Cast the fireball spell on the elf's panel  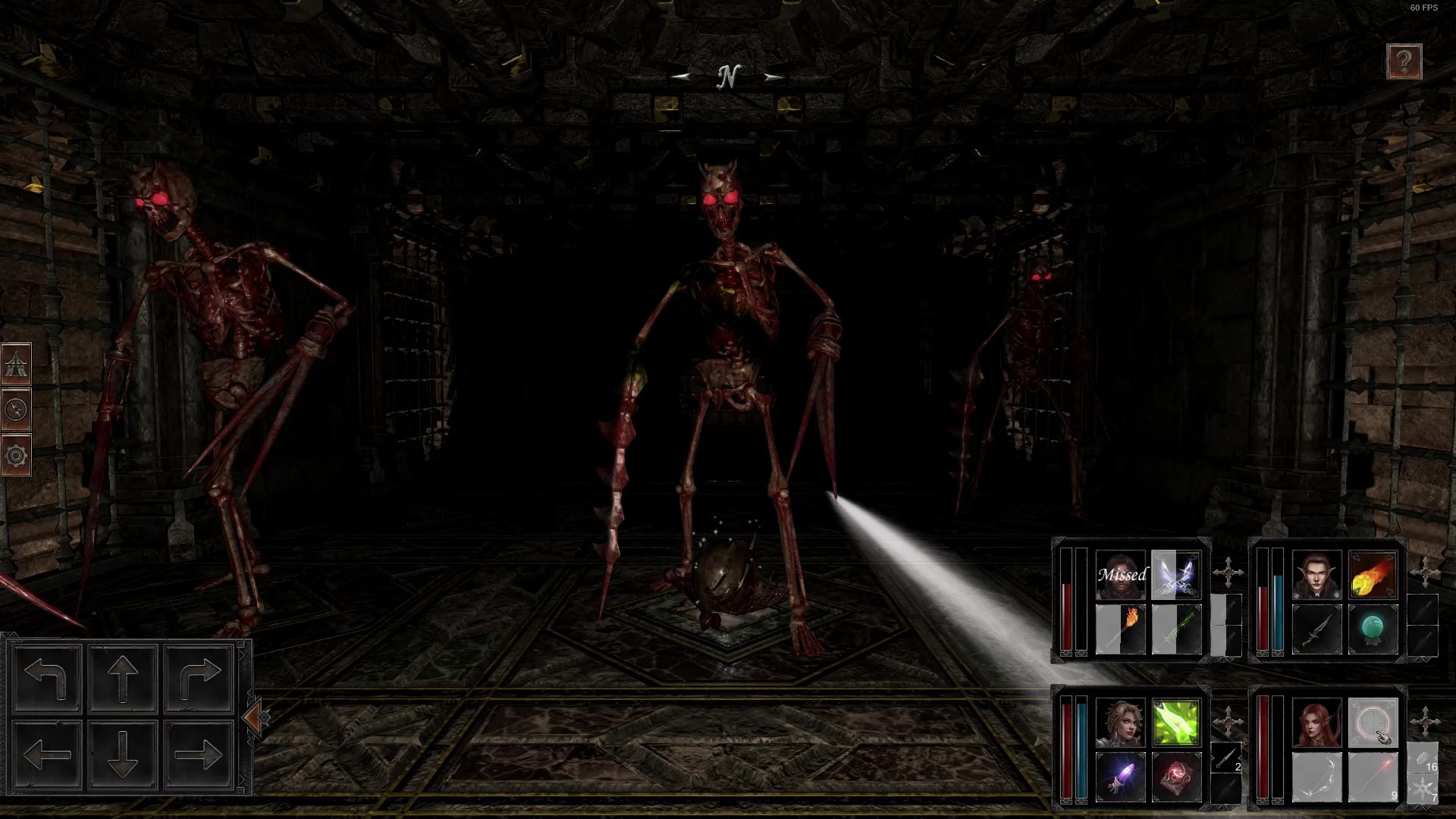[x=1373, y=575]
